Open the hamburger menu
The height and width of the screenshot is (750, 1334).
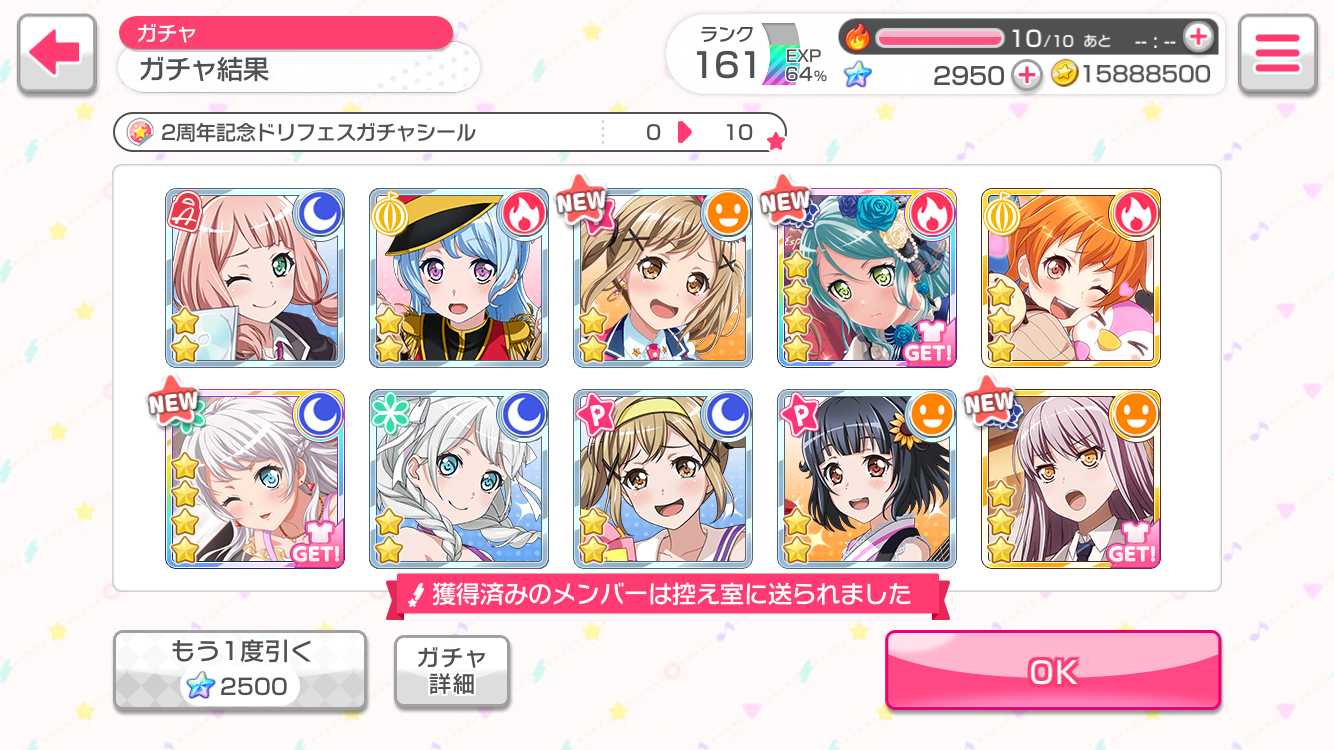click(1276, 55)
